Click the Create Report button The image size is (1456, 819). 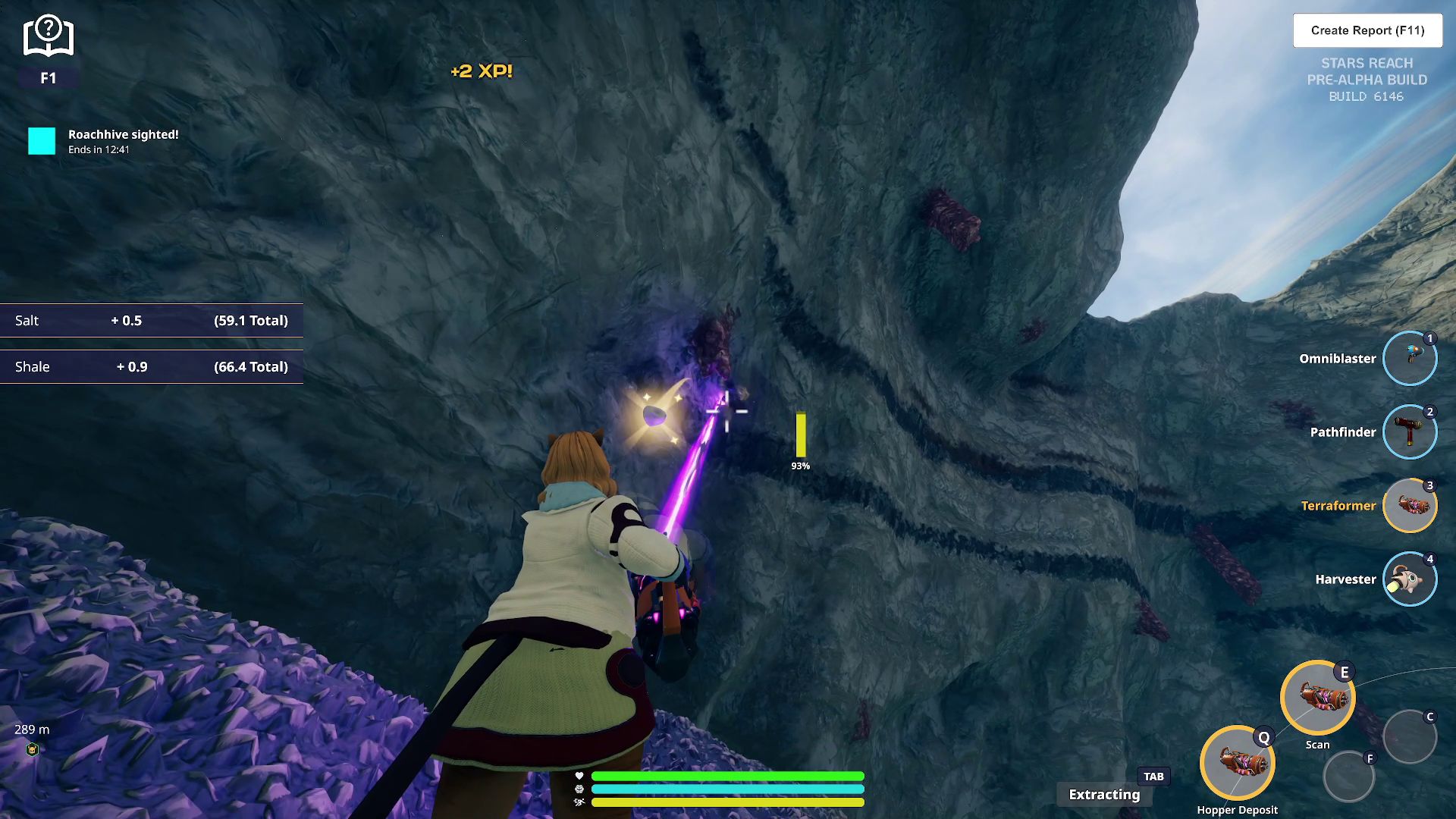click(1367, 30)
